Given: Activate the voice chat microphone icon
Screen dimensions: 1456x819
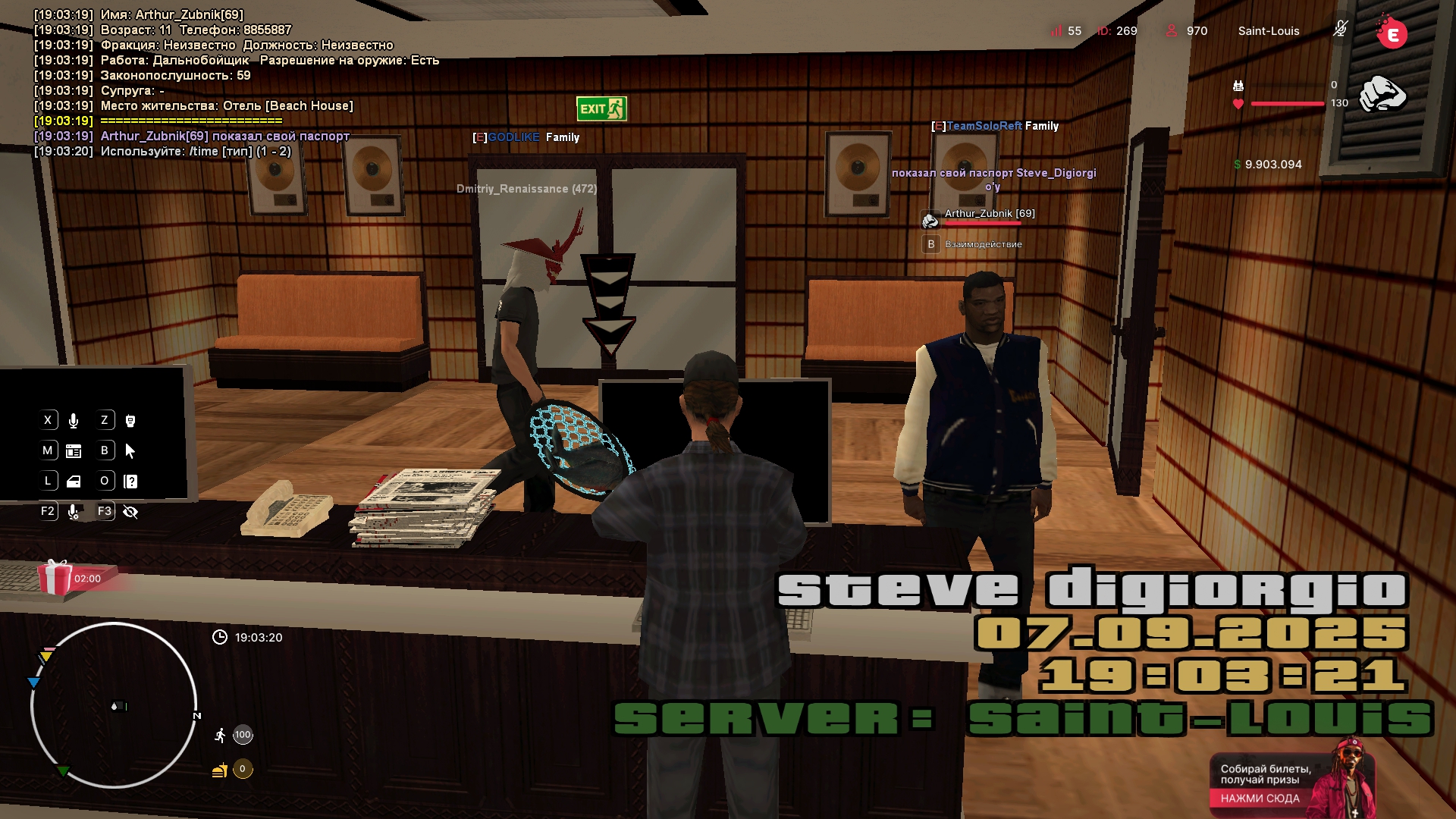Looking at the screenshot, I should pos(74,421).
